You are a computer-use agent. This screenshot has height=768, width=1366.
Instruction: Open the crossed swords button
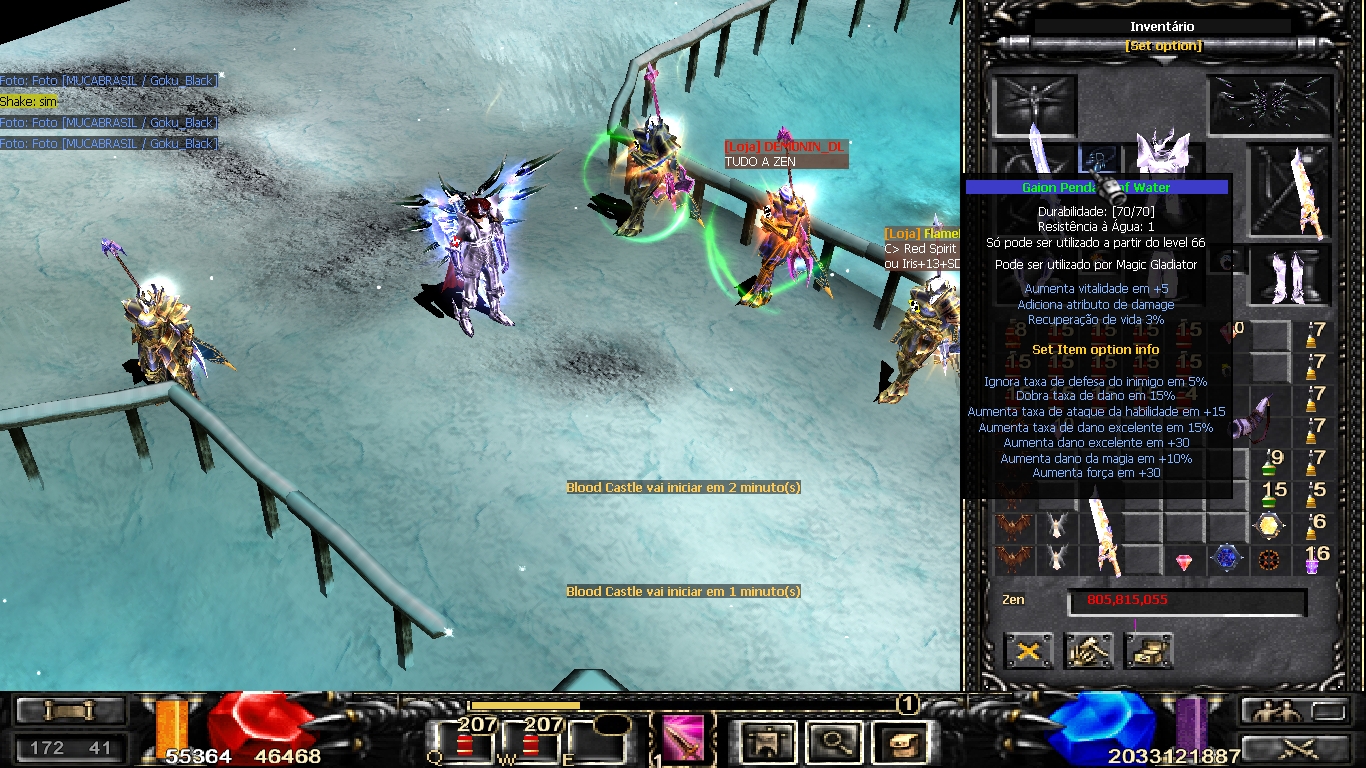pos(1297,746)
